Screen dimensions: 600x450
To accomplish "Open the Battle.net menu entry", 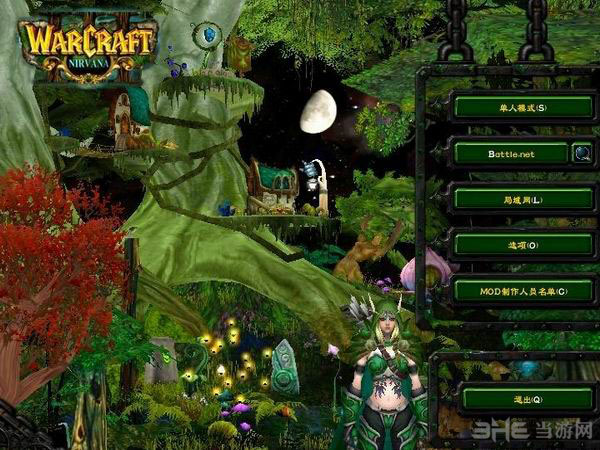I will (x=510, y=153).
